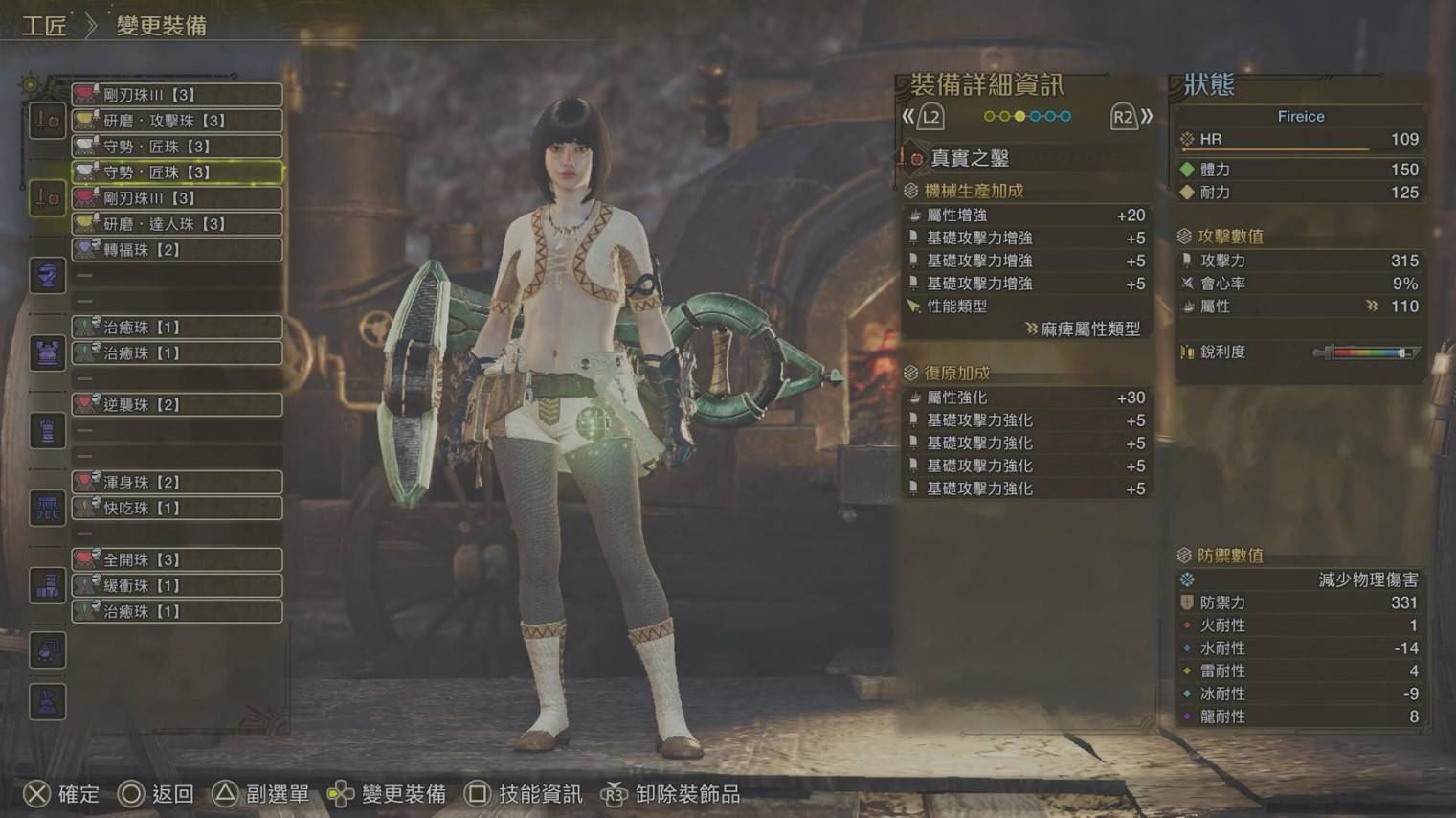Select the helmet equipment icon

click(x=47, y=276)
